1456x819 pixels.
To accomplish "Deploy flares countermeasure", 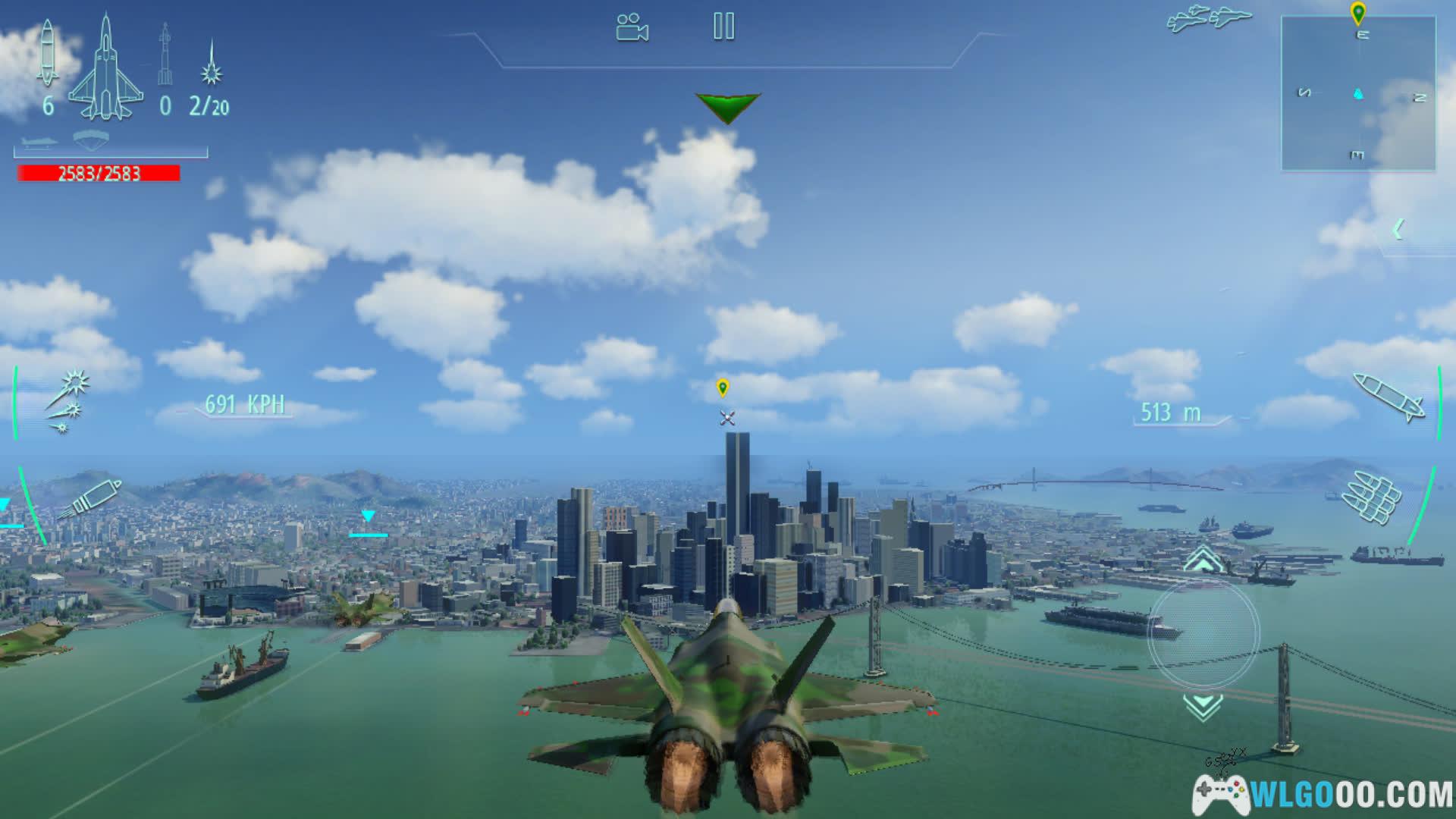I will click(67, 400).
